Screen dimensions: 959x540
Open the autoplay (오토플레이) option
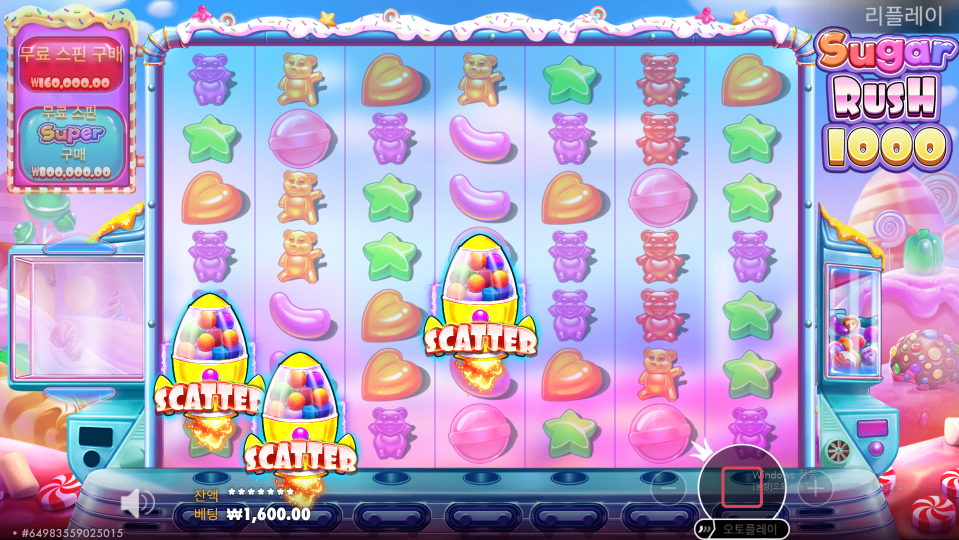tap(742, 529)
